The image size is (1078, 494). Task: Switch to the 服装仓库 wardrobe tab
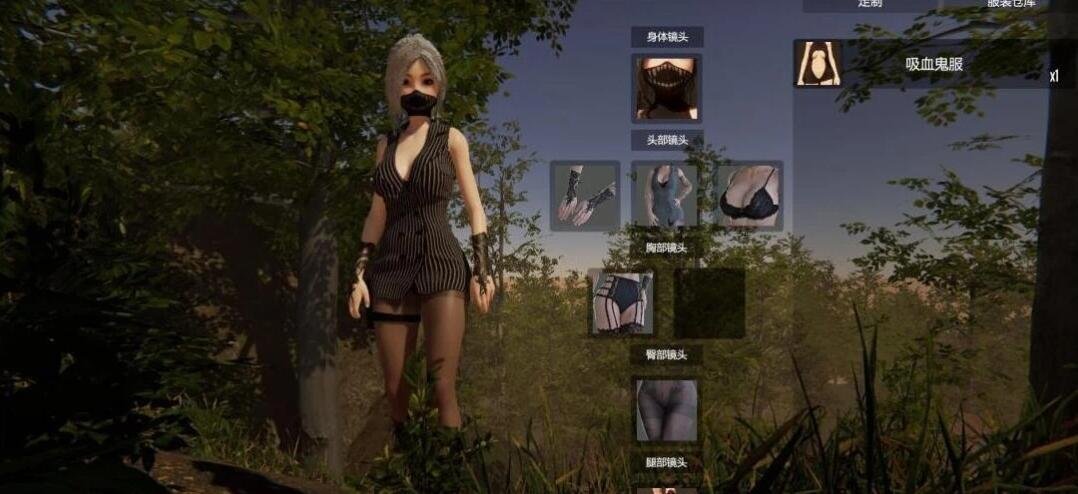(x=1010, y=4)
